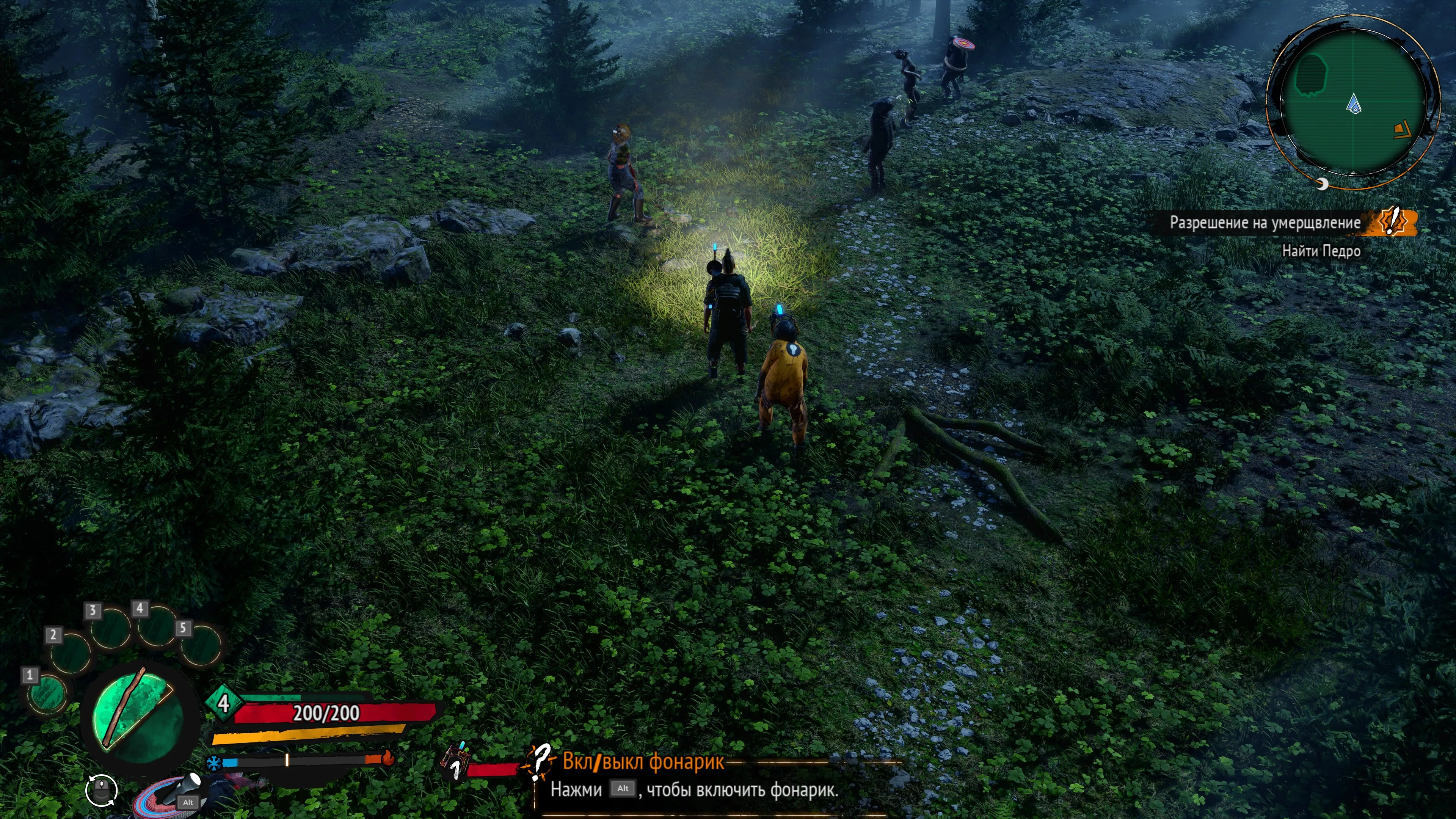Select hotbar slot number 3

click(x=111, y=628)
